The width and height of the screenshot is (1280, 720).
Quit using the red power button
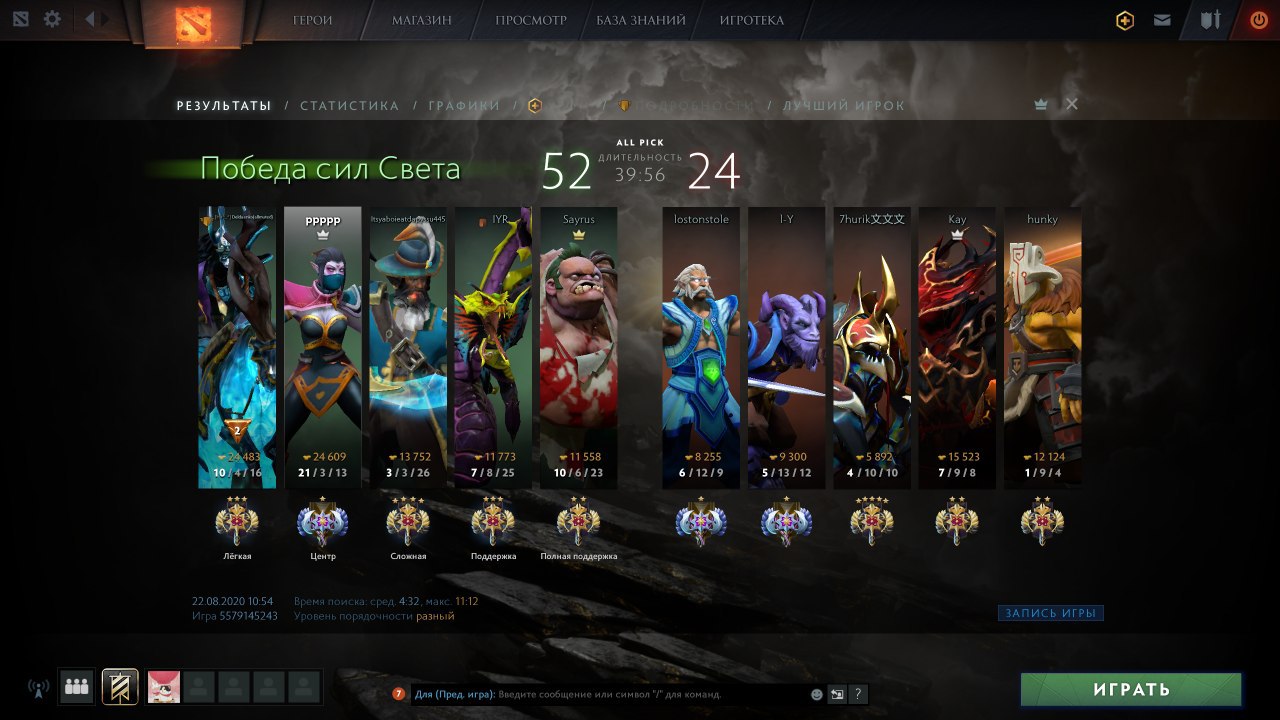pos(1258,20)
